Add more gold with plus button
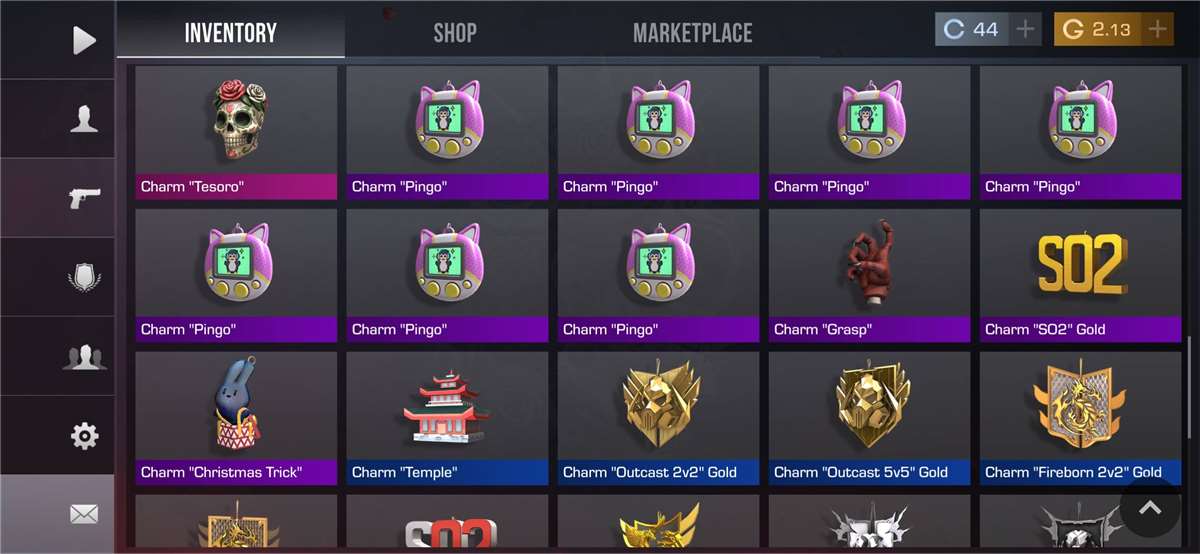This screenshot has height=554, width=1200. pyautogui.click(x=1158, y=29)
